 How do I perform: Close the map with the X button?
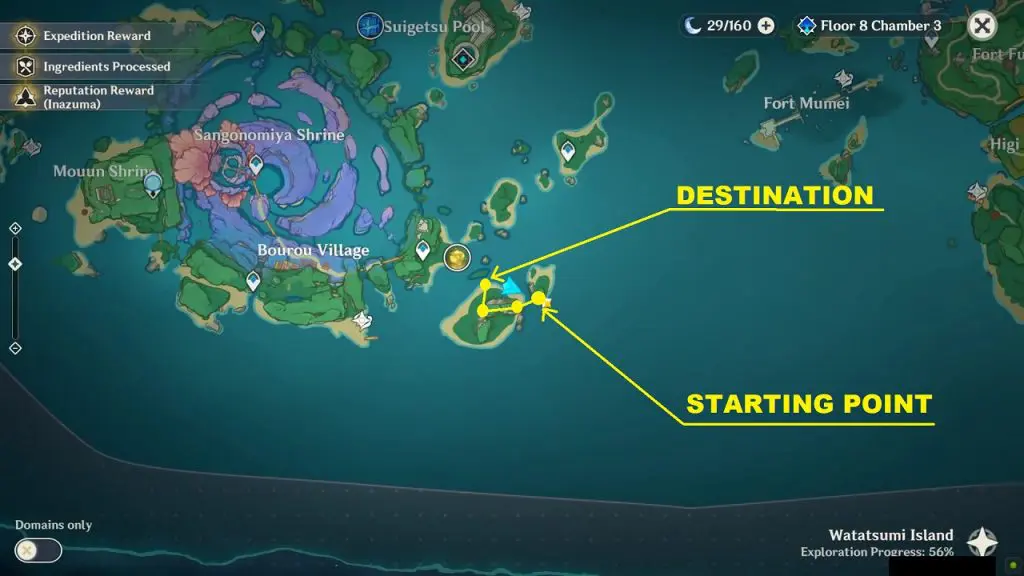pyautogui.click(x=983, y=26)
